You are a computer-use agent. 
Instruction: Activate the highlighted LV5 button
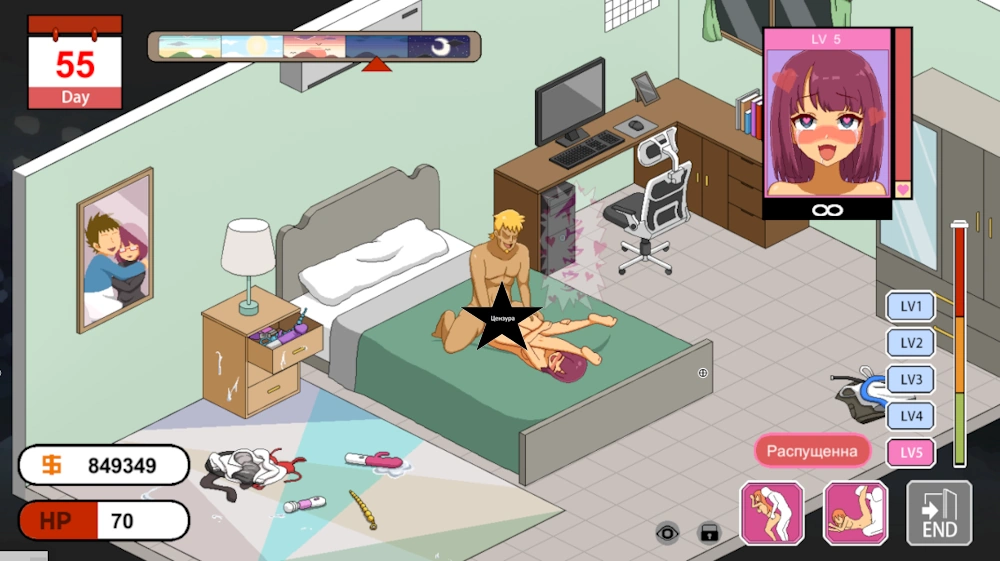[911, 453]
